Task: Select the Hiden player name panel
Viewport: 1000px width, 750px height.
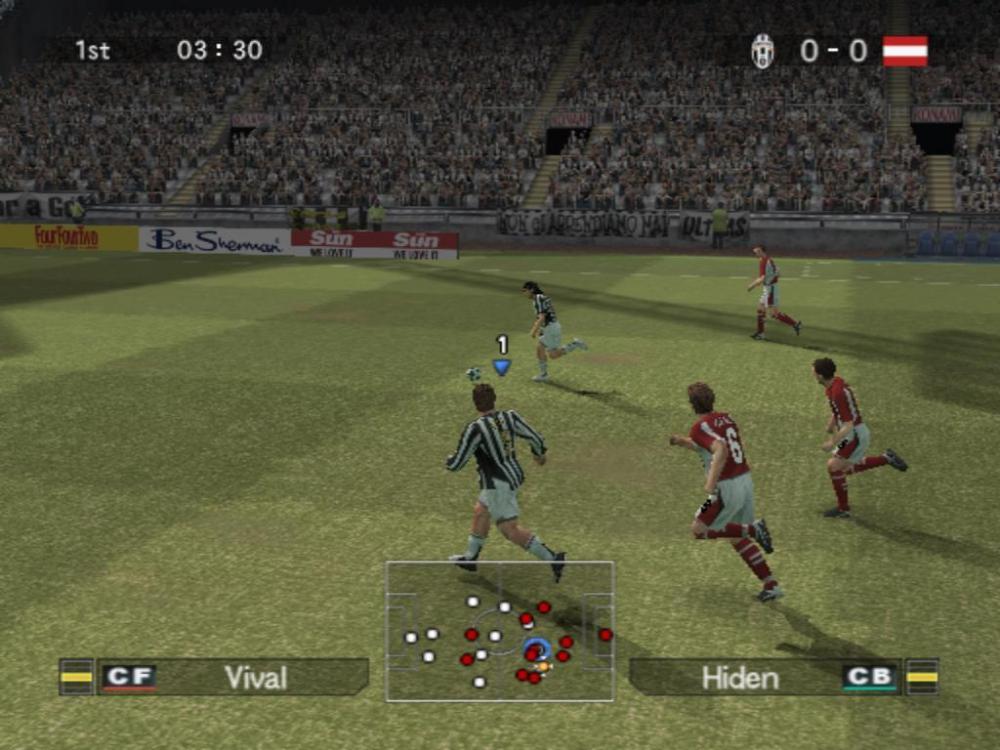Action: [x=740, y=677]
